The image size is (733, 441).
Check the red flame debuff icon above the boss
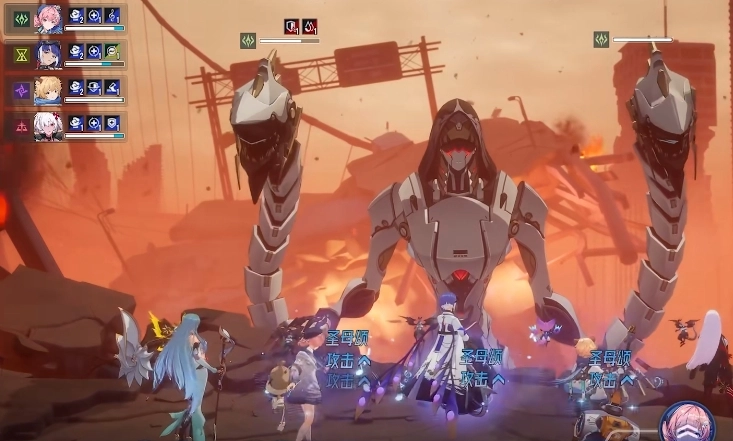(310, 26)
